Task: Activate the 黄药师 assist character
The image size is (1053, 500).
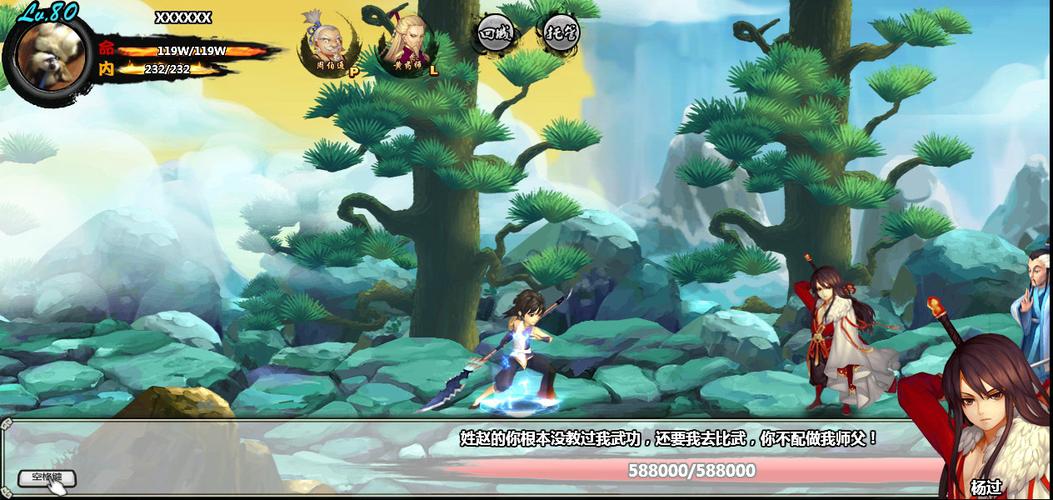Action: pyautogui.click(x=407, y=42)
